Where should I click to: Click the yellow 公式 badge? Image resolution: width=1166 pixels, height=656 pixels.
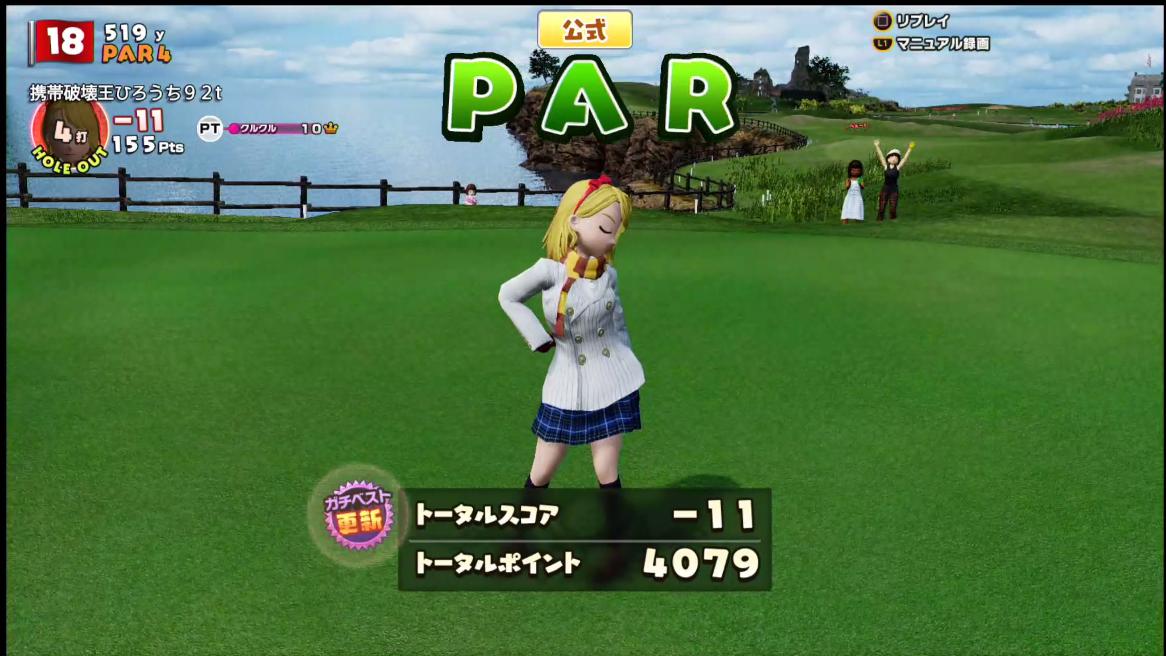585,29
